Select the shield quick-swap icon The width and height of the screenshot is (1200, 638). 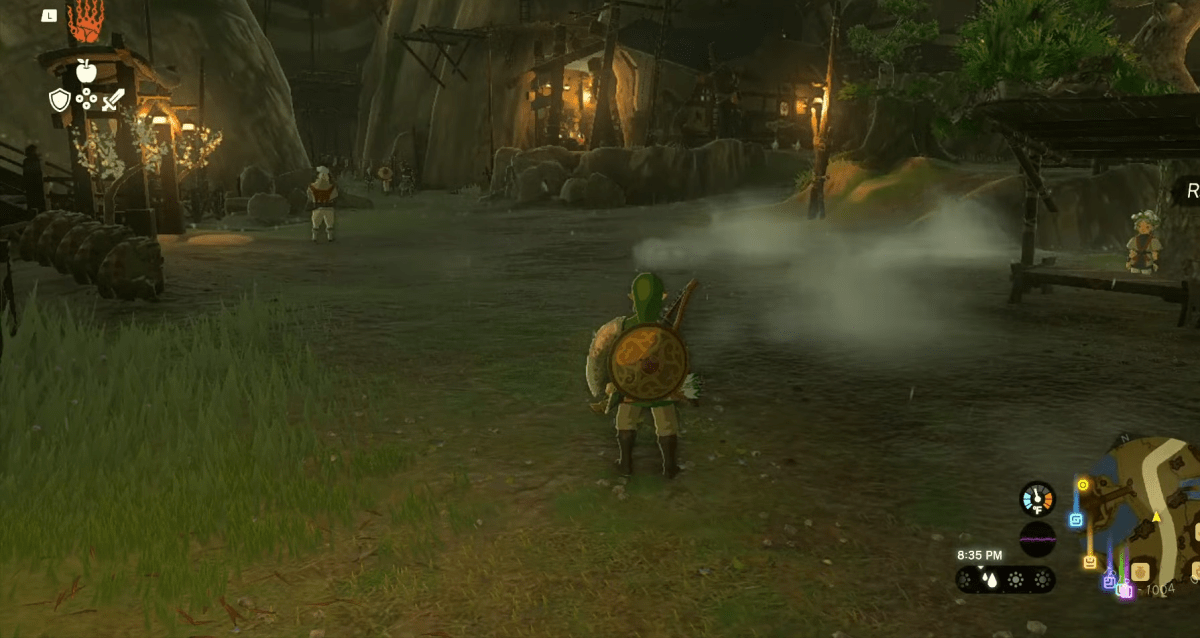[58, 99]
